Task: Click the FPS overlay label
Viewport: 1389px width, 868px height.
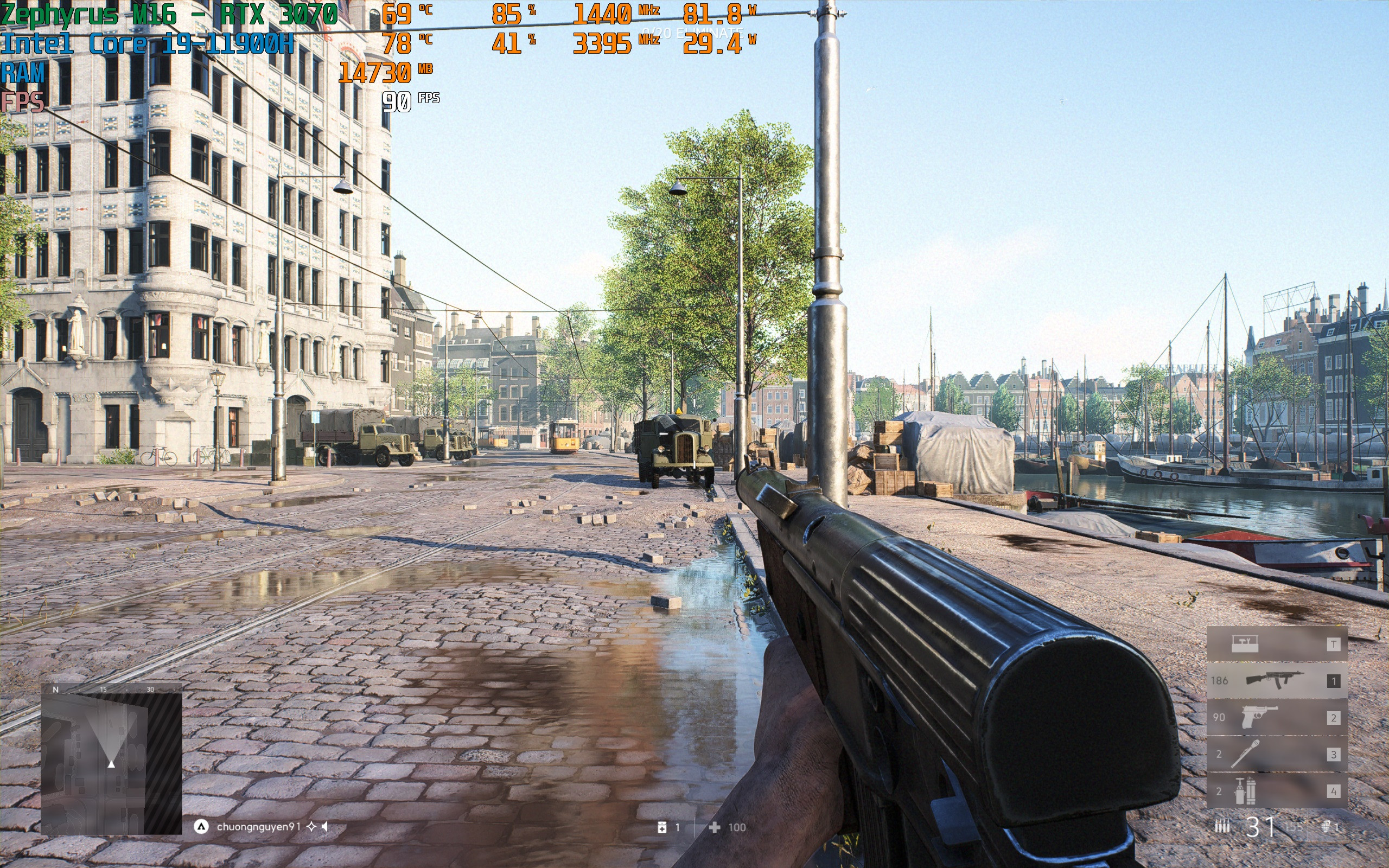Action: coord(22,102)
